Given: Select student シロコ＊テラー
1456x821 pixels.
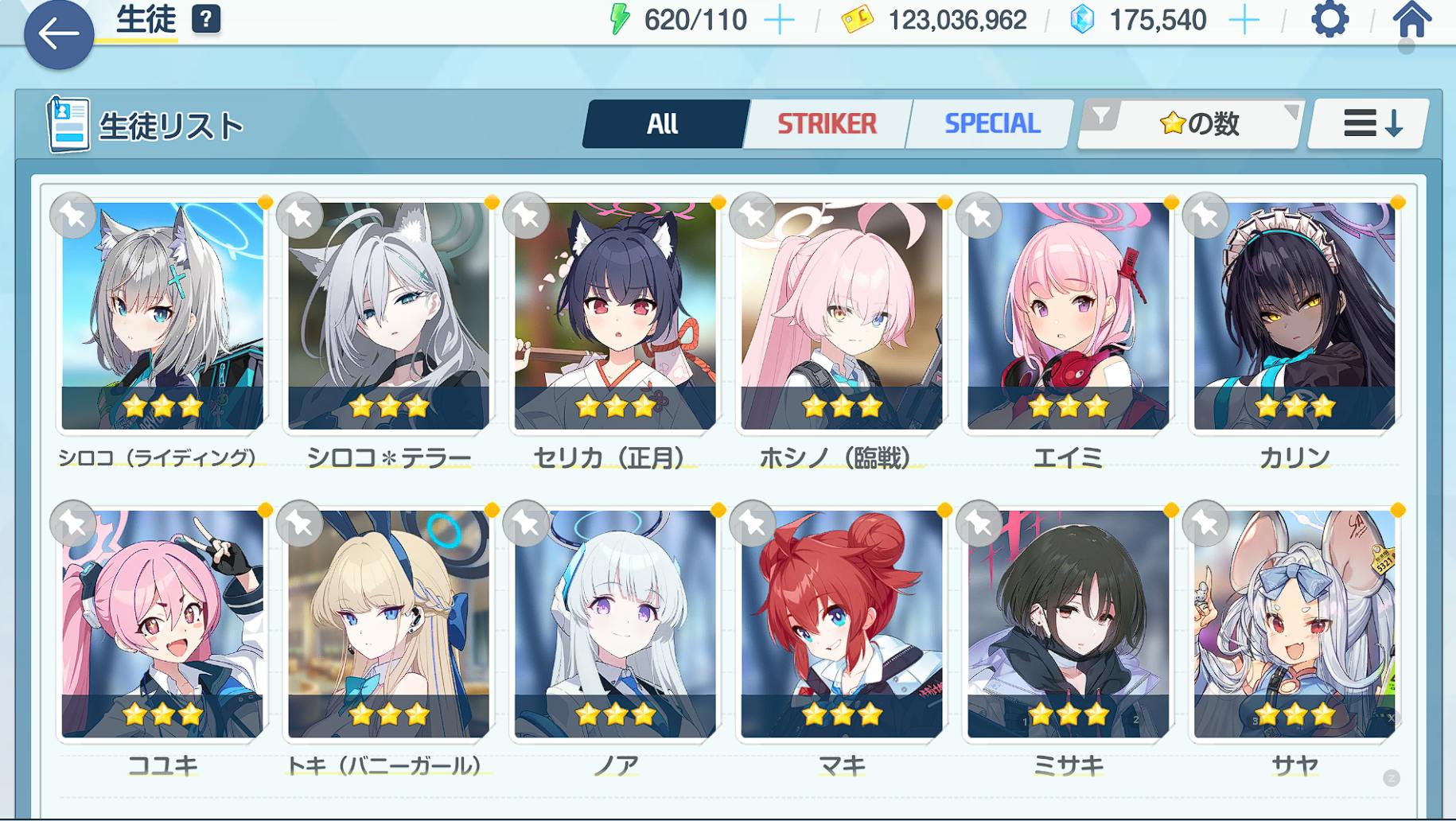Looking at the screenshot, I should [389, 316].
